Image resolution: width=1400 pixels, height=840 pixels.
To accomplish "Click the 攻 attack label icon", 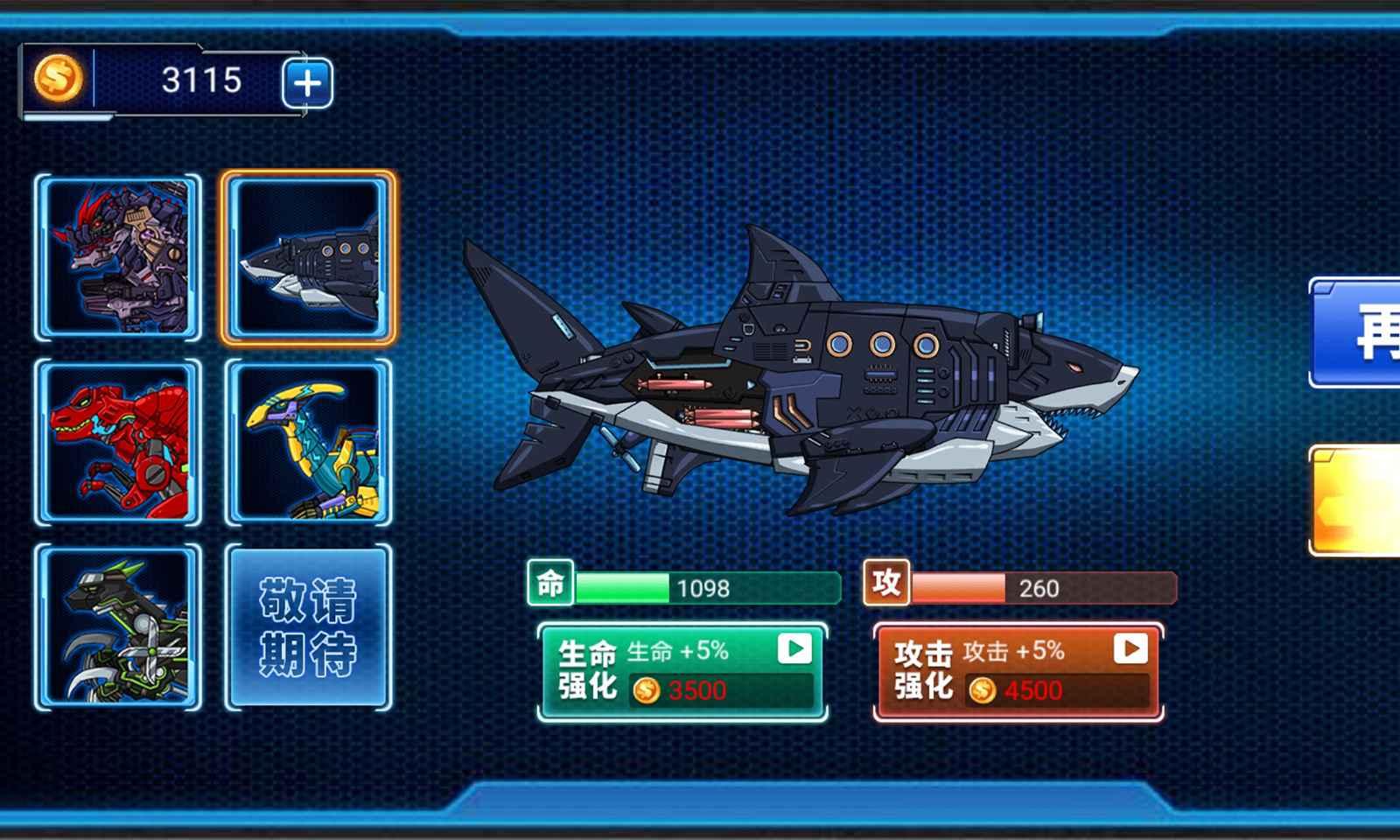I will click(x=885, y=584).
